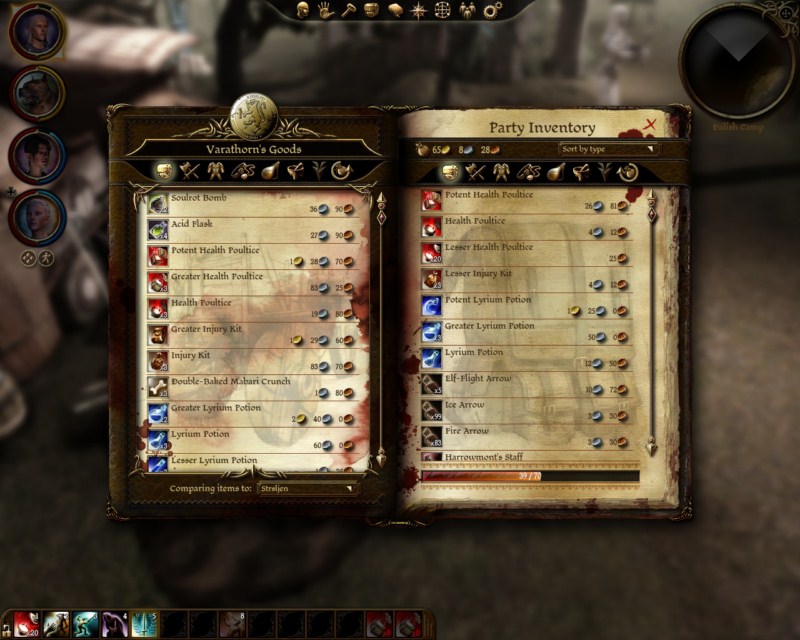
Task: Use the health poultice quickbar slot
Action: (25, 625)
